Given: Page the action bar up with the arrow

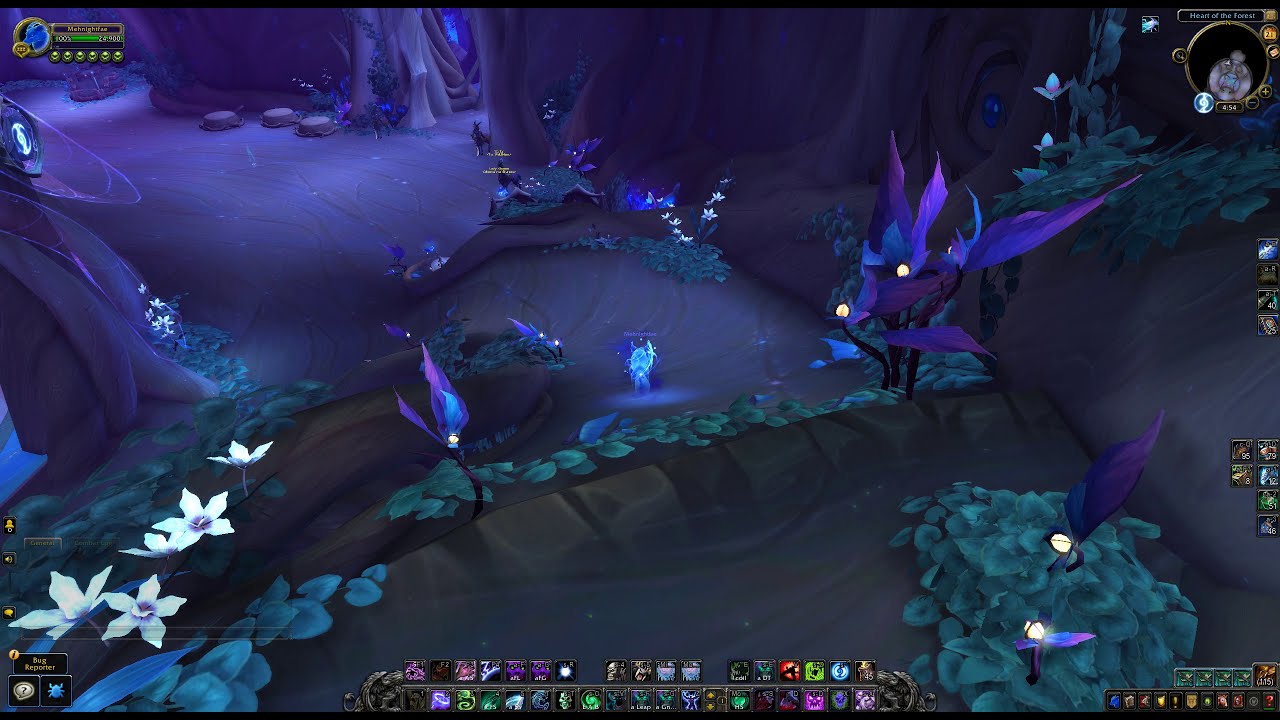Looking at the screenshot, I should (711, 696).
